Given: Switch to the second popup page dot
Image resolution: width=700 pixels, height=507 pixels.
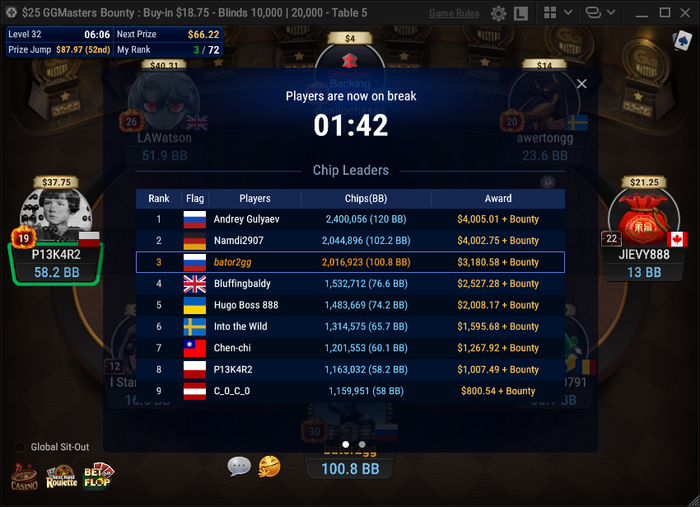Looking at the screenshot, I should (362, 444).
